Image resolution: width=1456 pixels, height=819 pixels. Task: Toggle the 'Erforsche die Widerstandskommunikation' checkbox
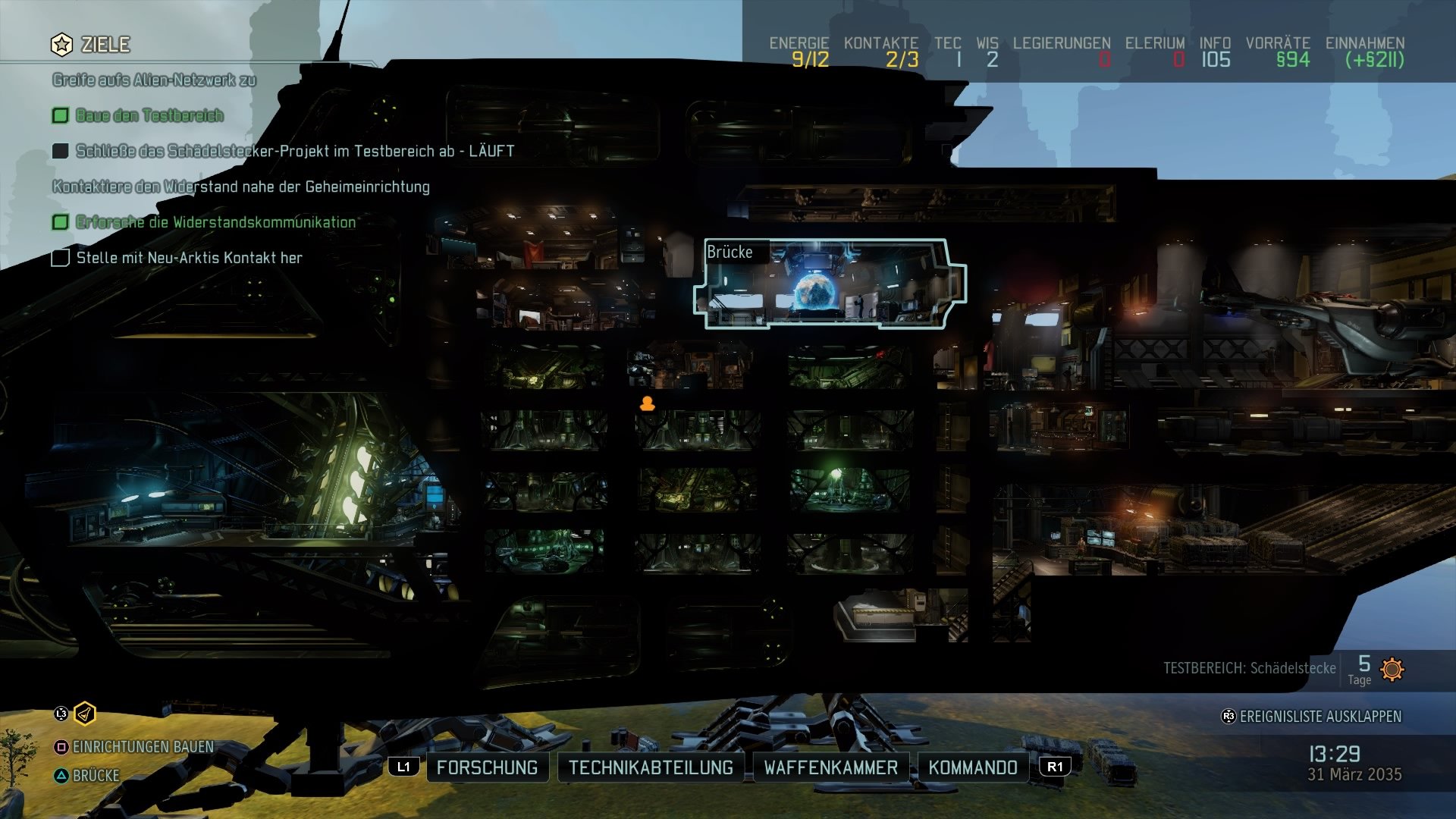point(59,222)
